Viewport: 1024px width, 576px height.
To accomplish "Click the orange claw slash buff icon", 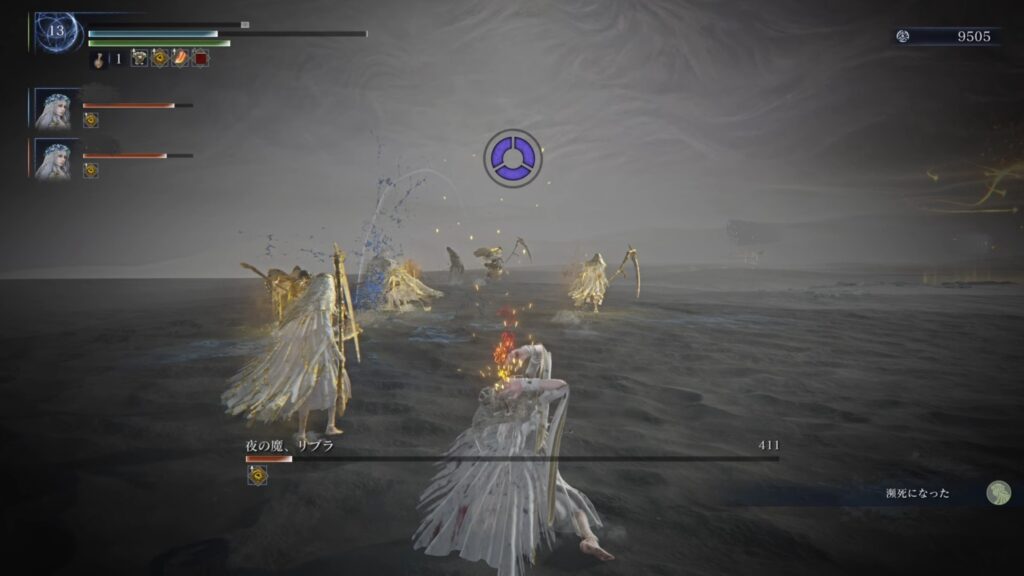I will (180, 59).
